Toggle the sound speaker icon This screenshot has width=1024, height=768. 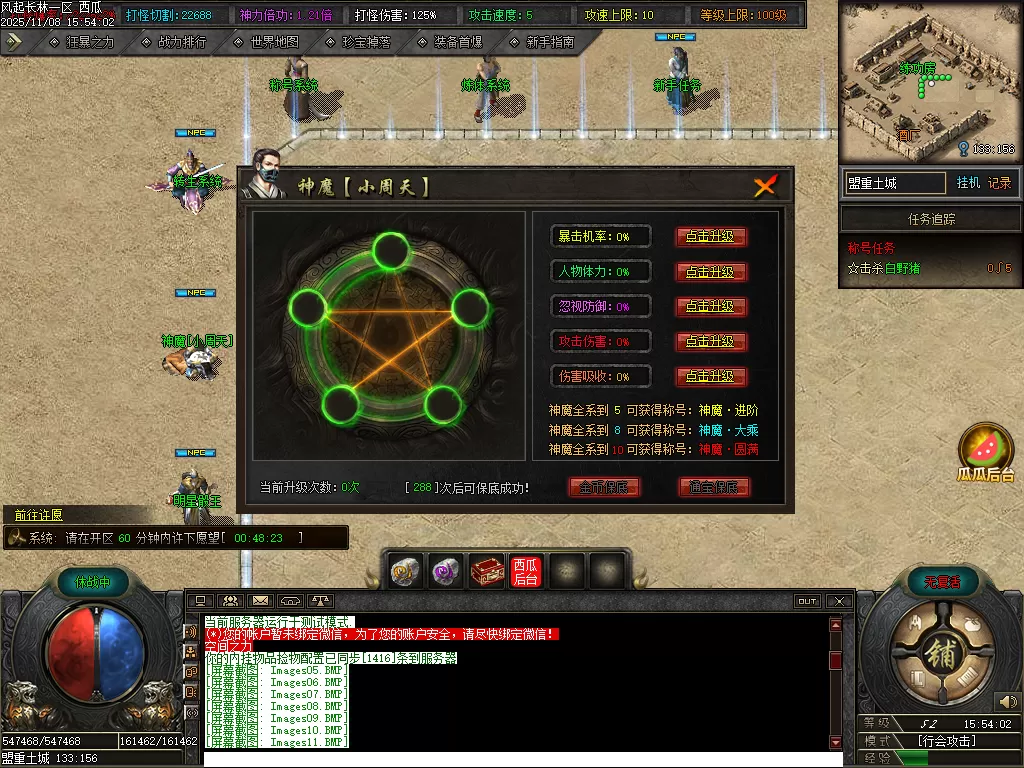pos(1007,701)
